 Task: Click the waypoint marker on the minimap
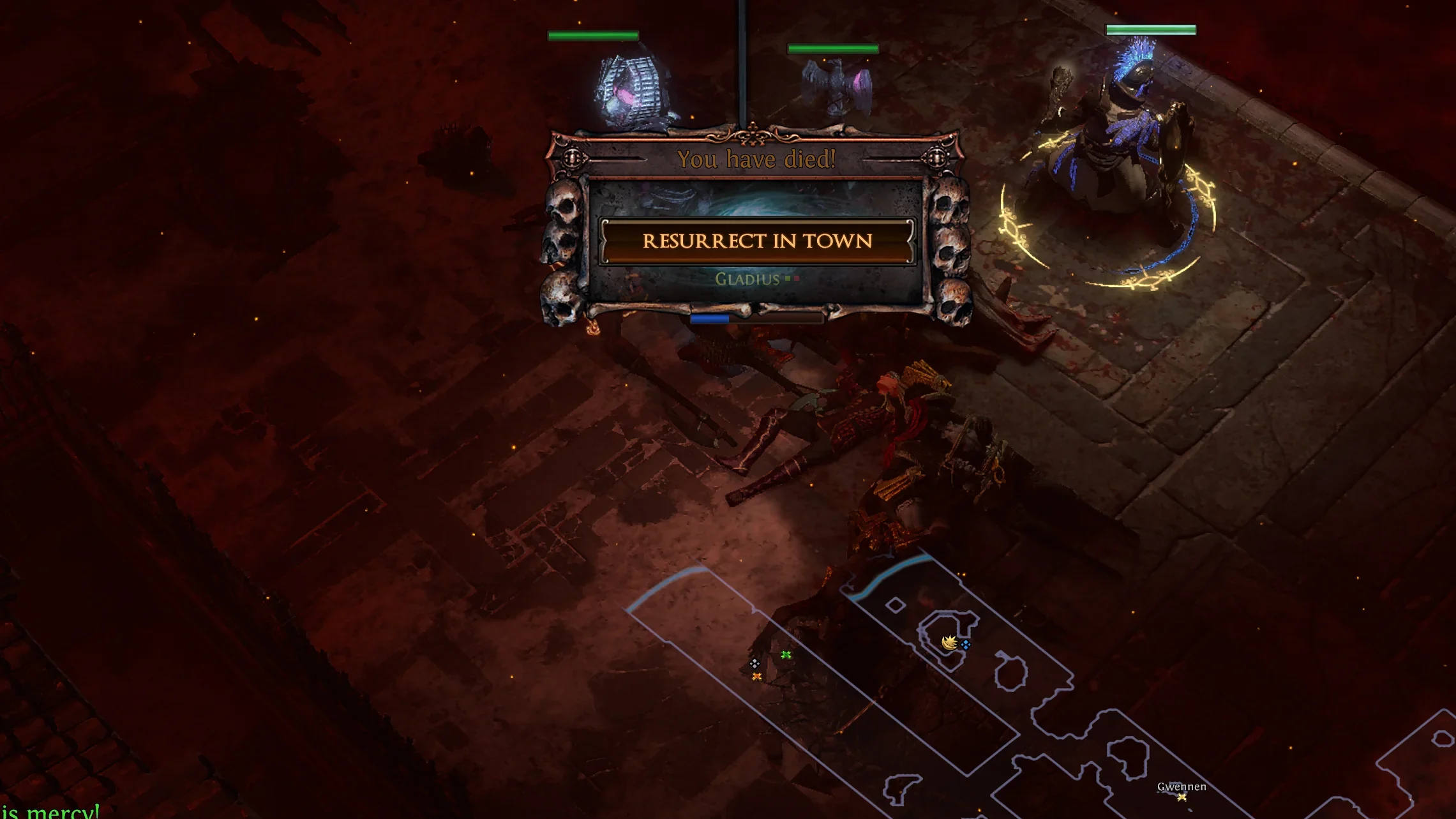pyautogui.click(x=949, y=643)
